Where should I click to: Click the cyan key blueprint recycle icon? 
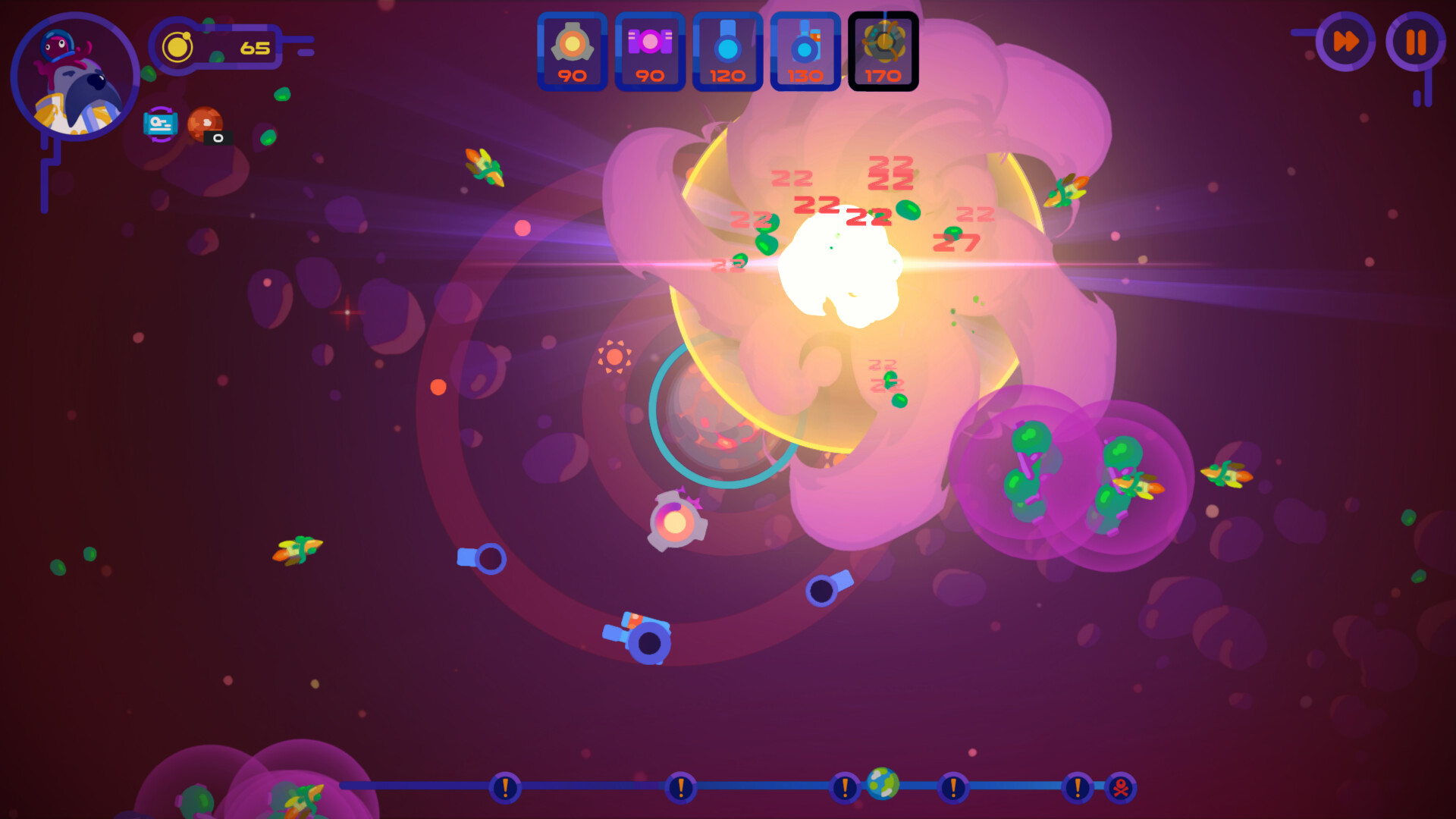(x=160, y=124)
